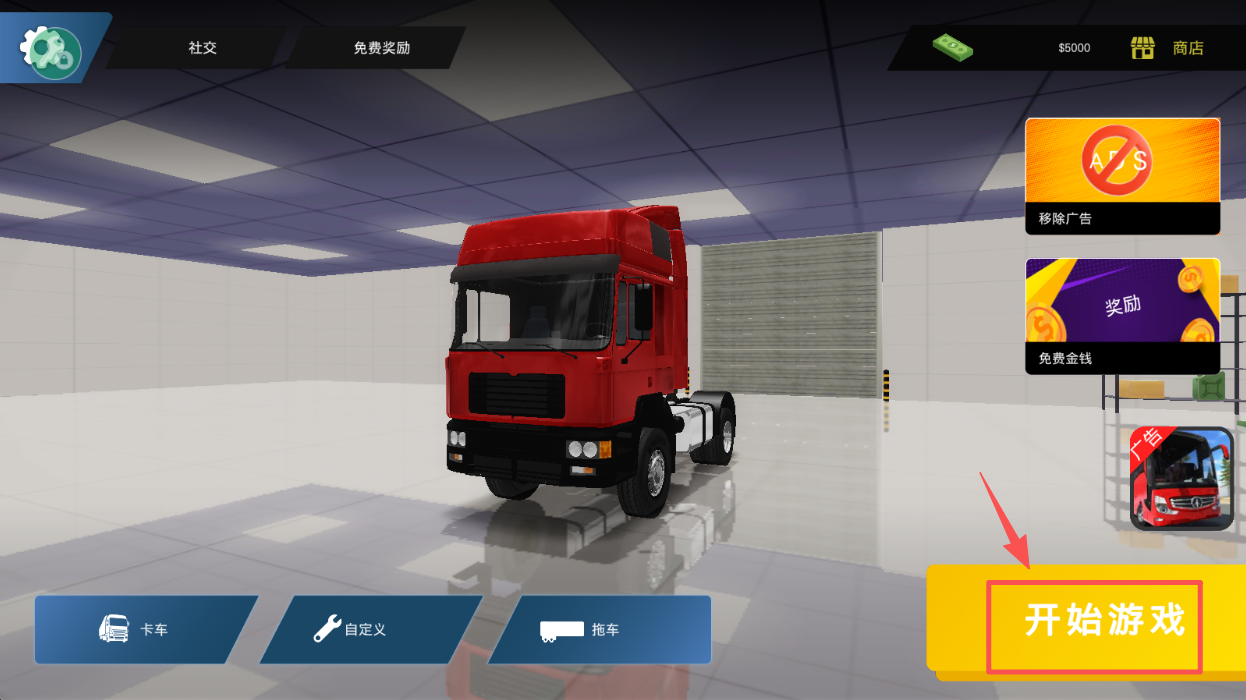The width and height of the screenshot is (1246, 700).
Task: Open the settings gear icon
Action: coord(52,48)
